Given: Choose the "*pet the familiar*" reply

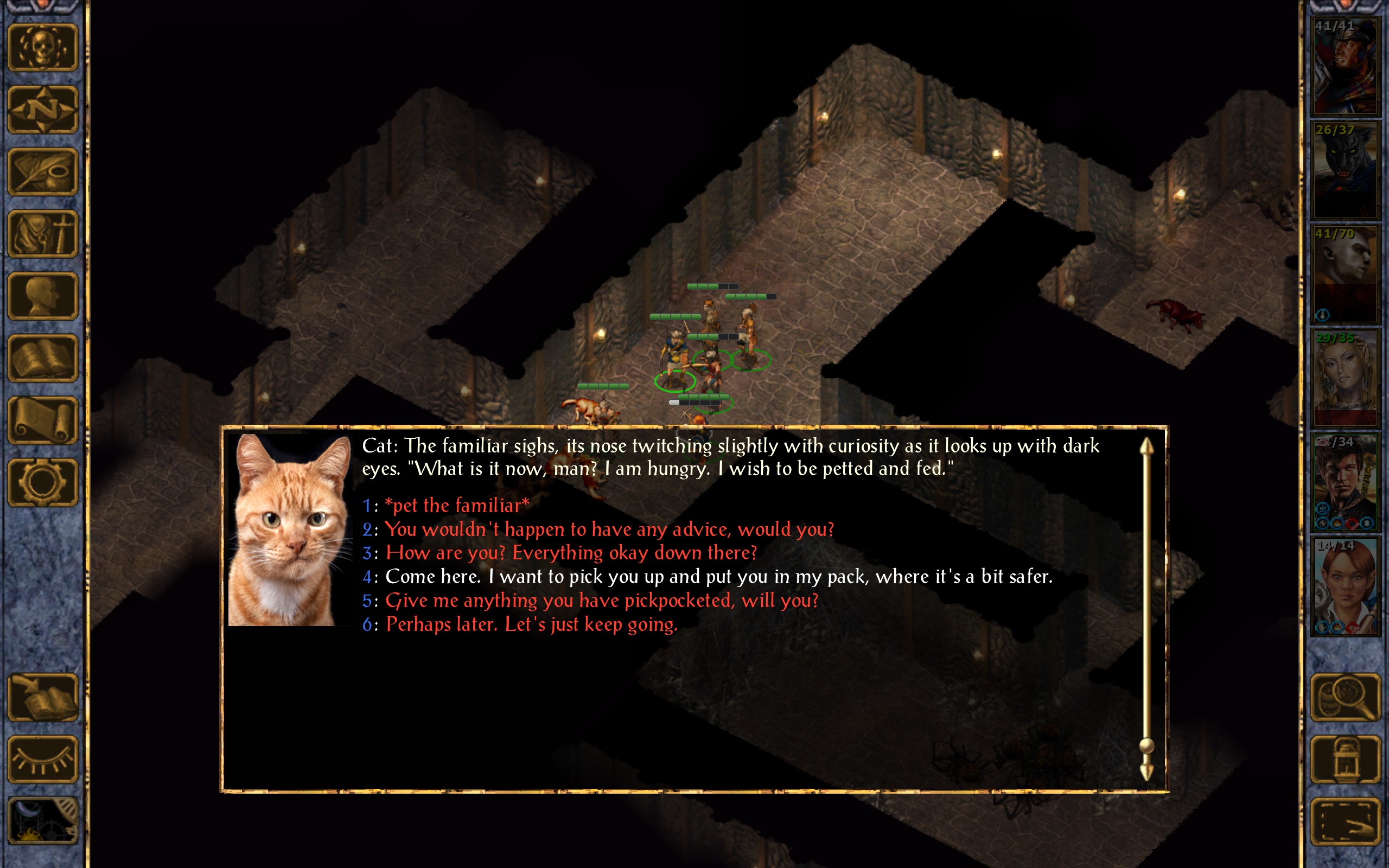Looking at the screenshot, I should (x=456, y=506).
